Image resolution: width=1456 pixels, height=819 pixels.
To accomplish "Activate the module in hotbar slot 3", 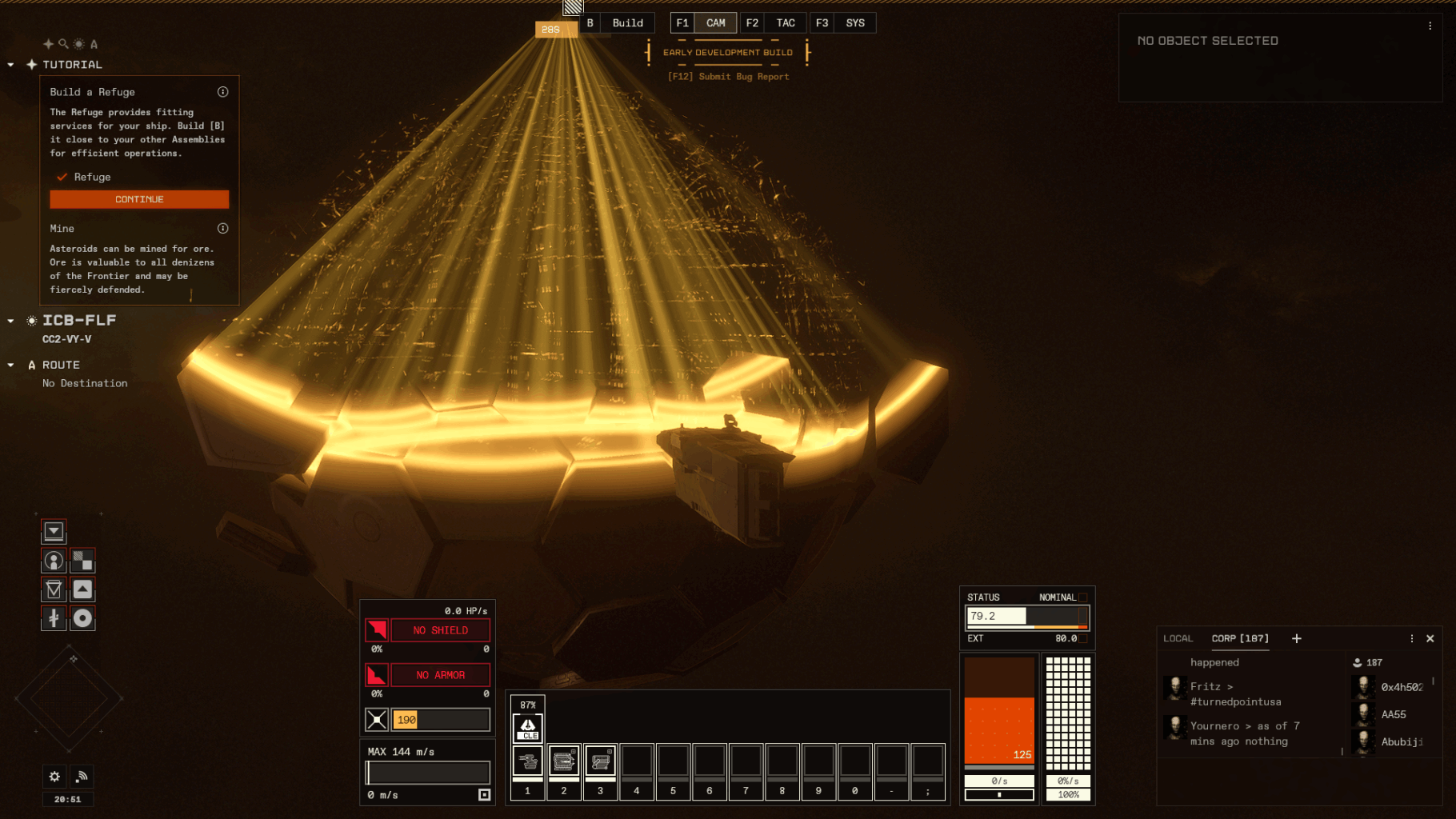I will [600, 761].
